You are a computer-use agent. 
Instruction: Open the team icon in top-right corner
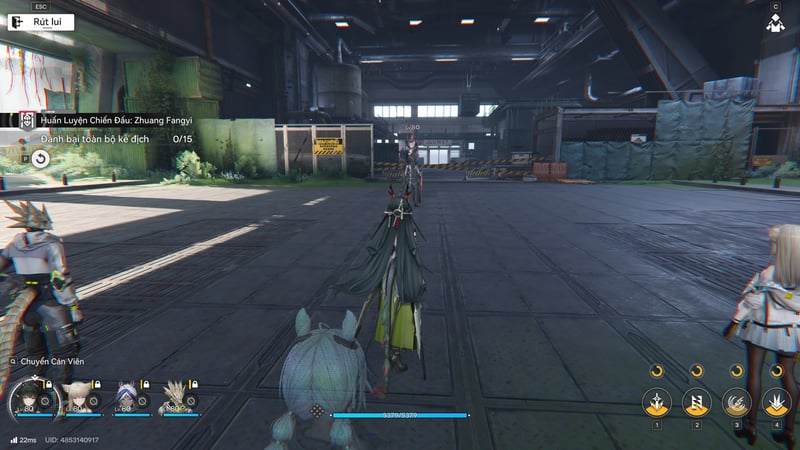click(774, 23)
